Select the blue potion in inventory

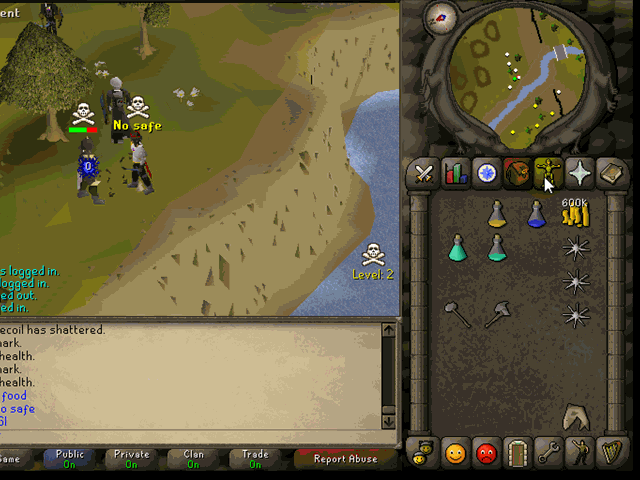click(x=536, y=213)
